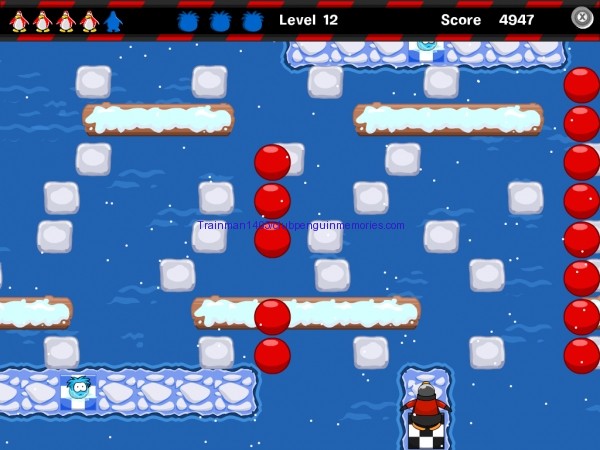The height and width of the screenshot is (450, 600).
Task: Close the game with the X button
Action: (582, 17)
